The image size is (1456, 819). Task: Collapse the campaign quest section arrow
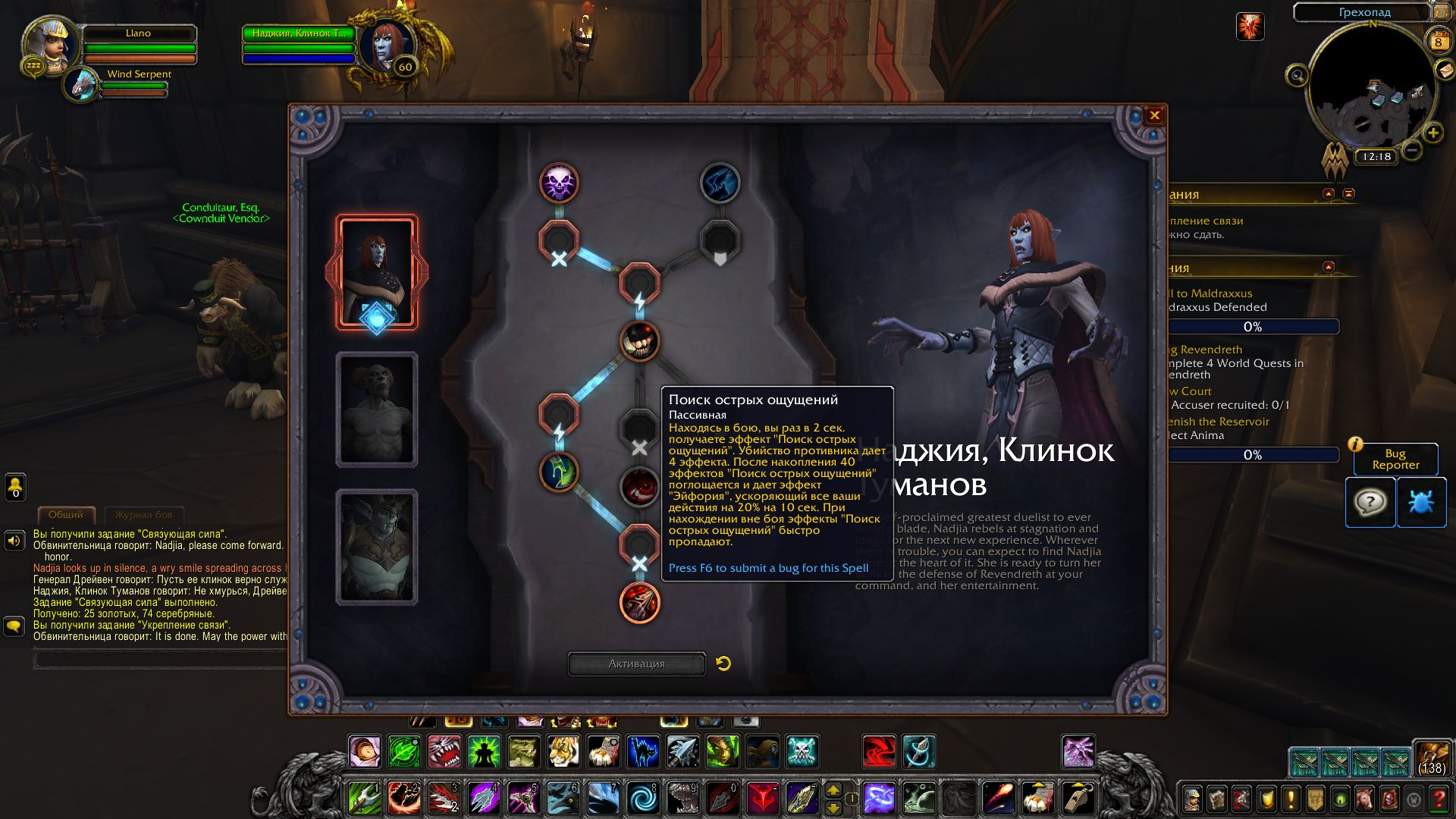click(x=1328, y=268)
